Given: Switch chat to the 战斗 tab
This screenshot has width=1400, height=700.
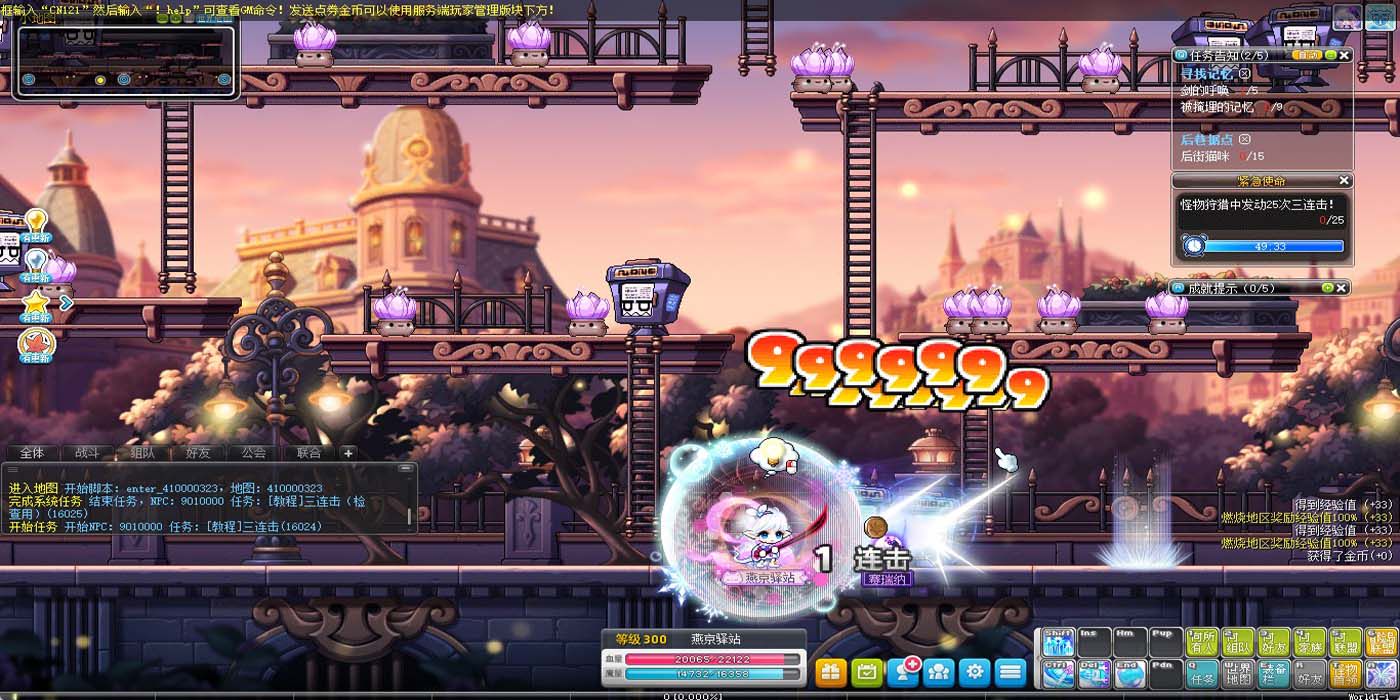Looking at the screenshot, I should coord(87,453).
